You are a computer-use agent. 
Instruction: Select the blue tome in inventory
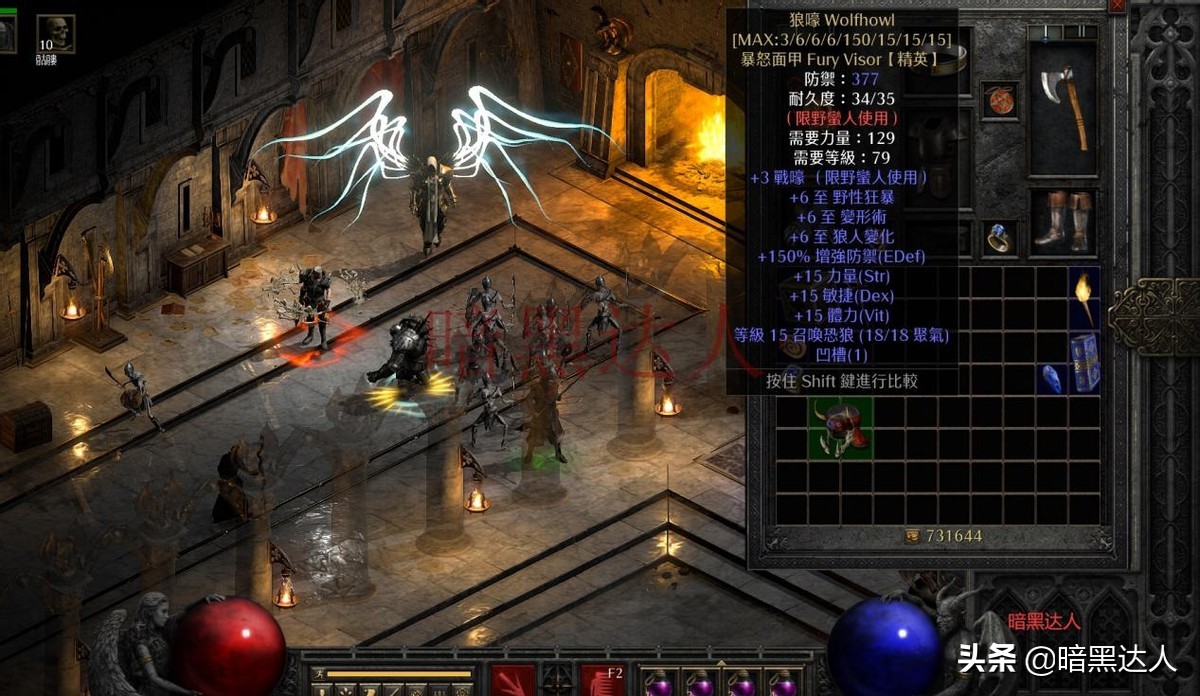tap(1084, 361)
